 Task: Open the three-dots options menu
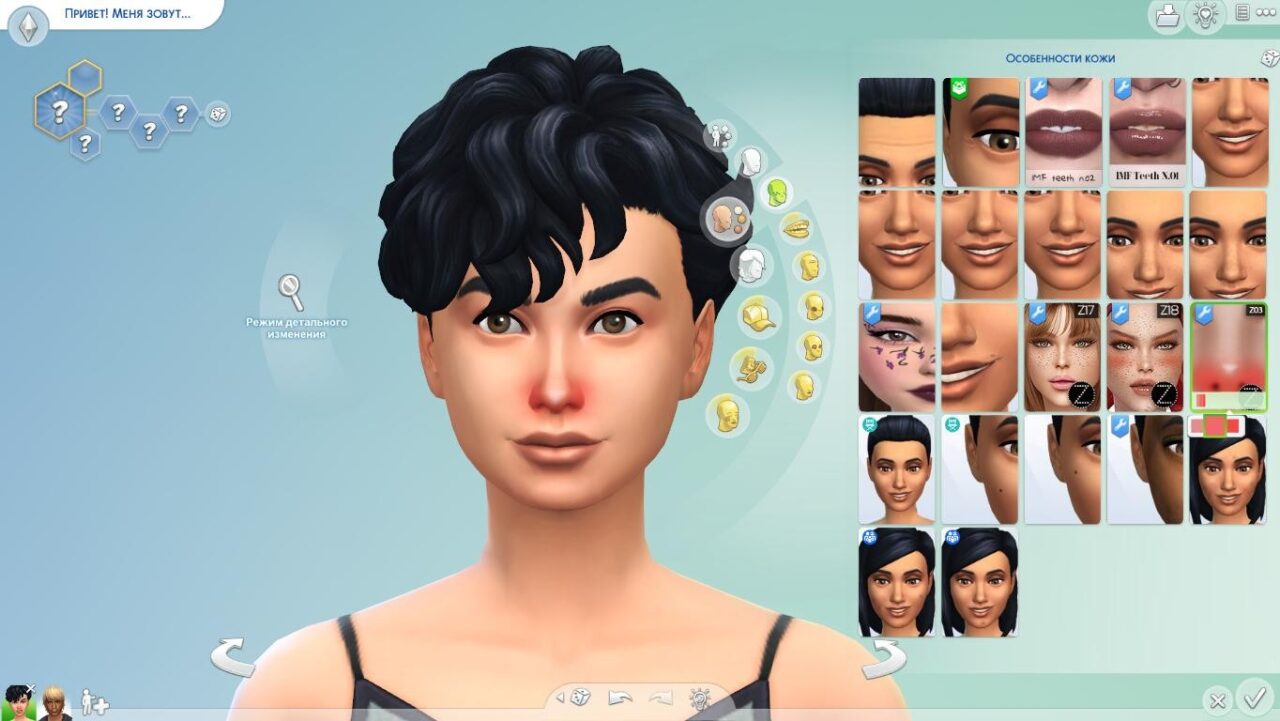coord(1266,13)
